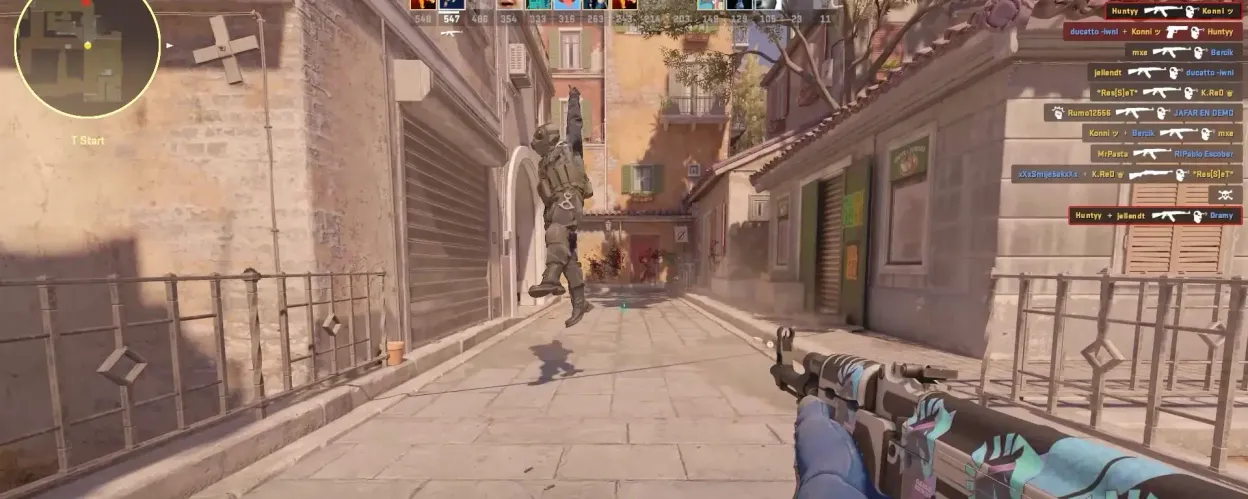
Task: Select the jellendt killed ducatto-iwnl feed entry
Action: pos(1164,72)
